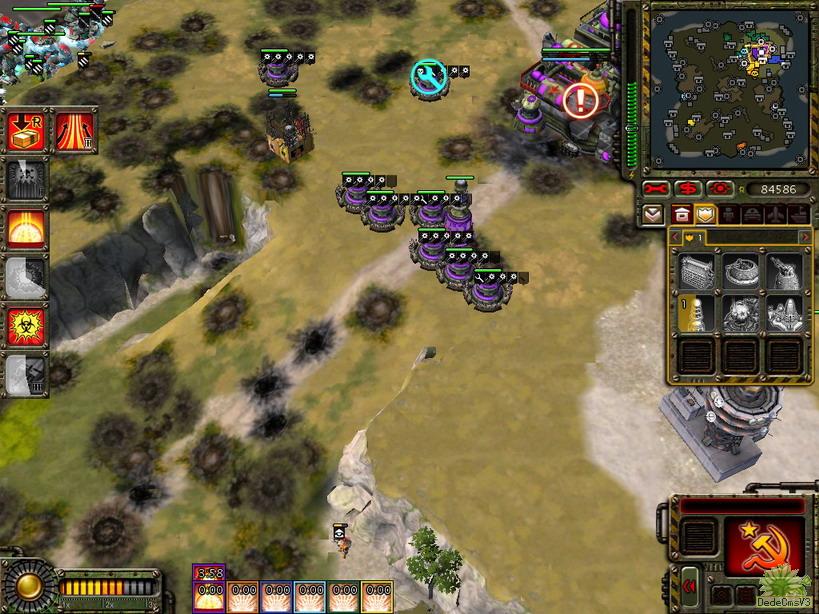The width and height of the screenshot is (819, 614).
Task: Build the fortress wall segment
Action: pos(697,272)
